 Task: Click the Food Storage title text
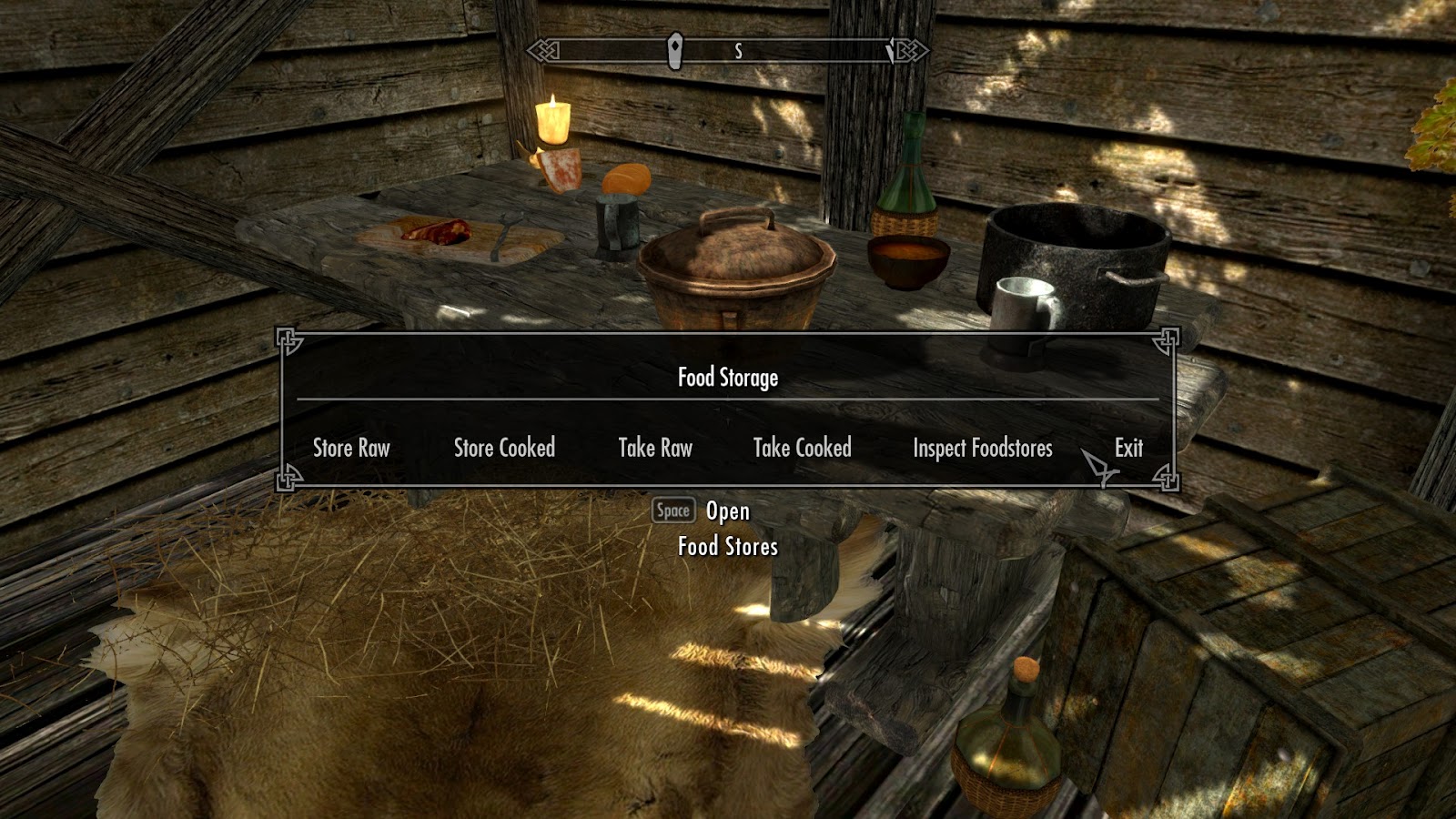point(730,376)
